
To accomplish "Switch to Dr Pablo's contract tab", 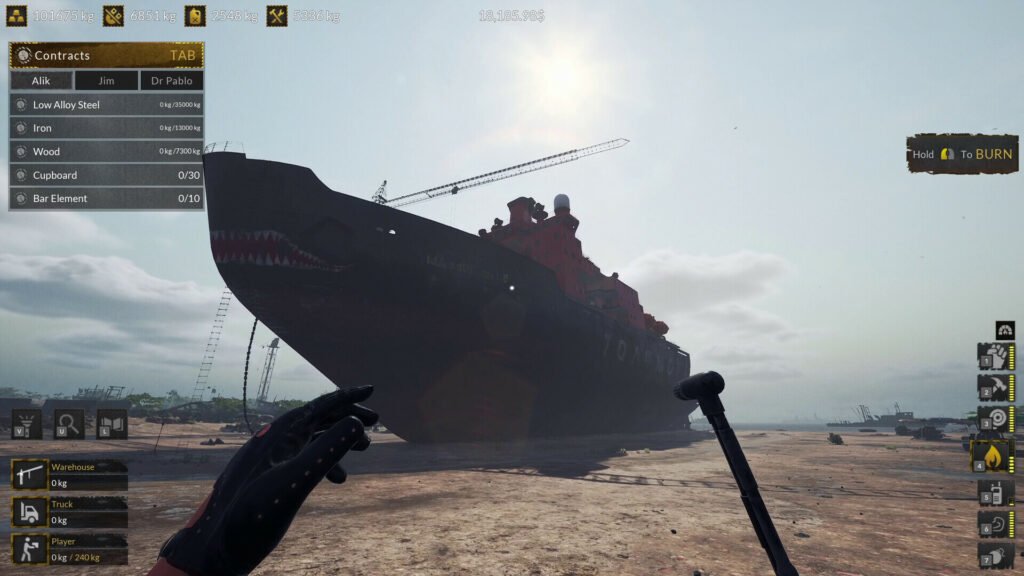I will pyautogui.click(x=171, y=81).
